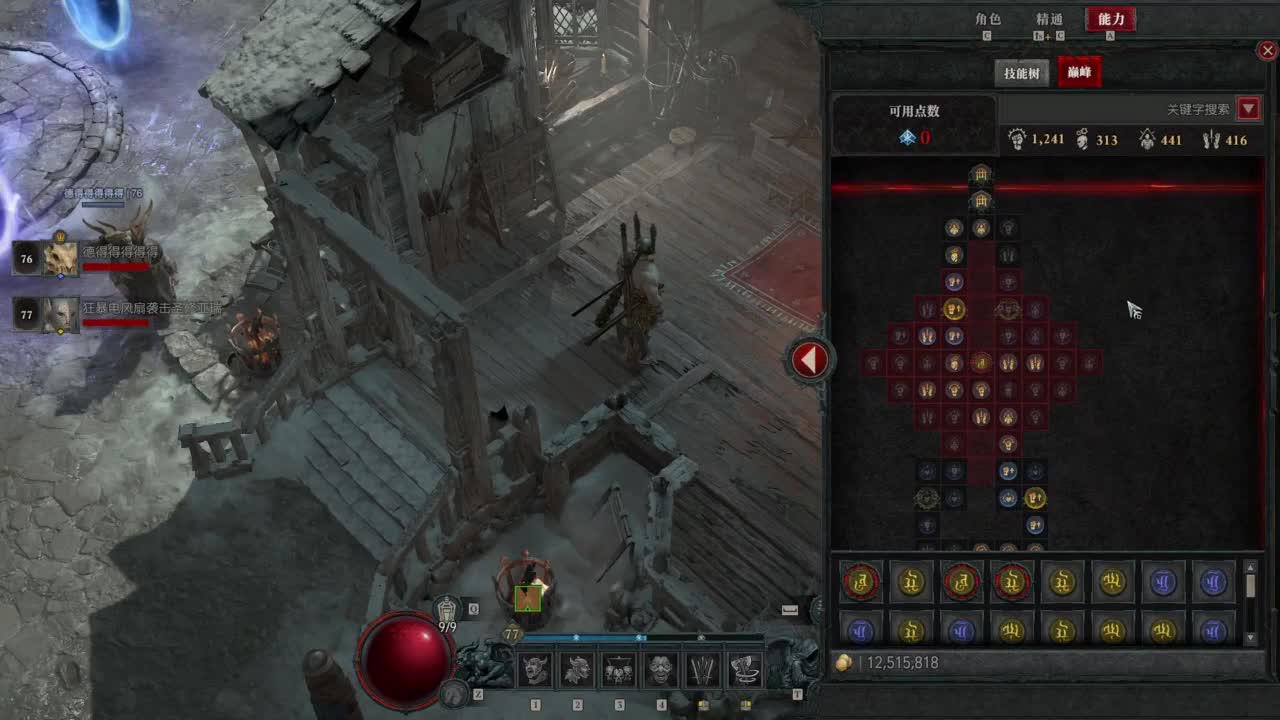Select party member portrait level 77
The height and width of the screenshot is (720, 1280).
(x=60, y=315)
